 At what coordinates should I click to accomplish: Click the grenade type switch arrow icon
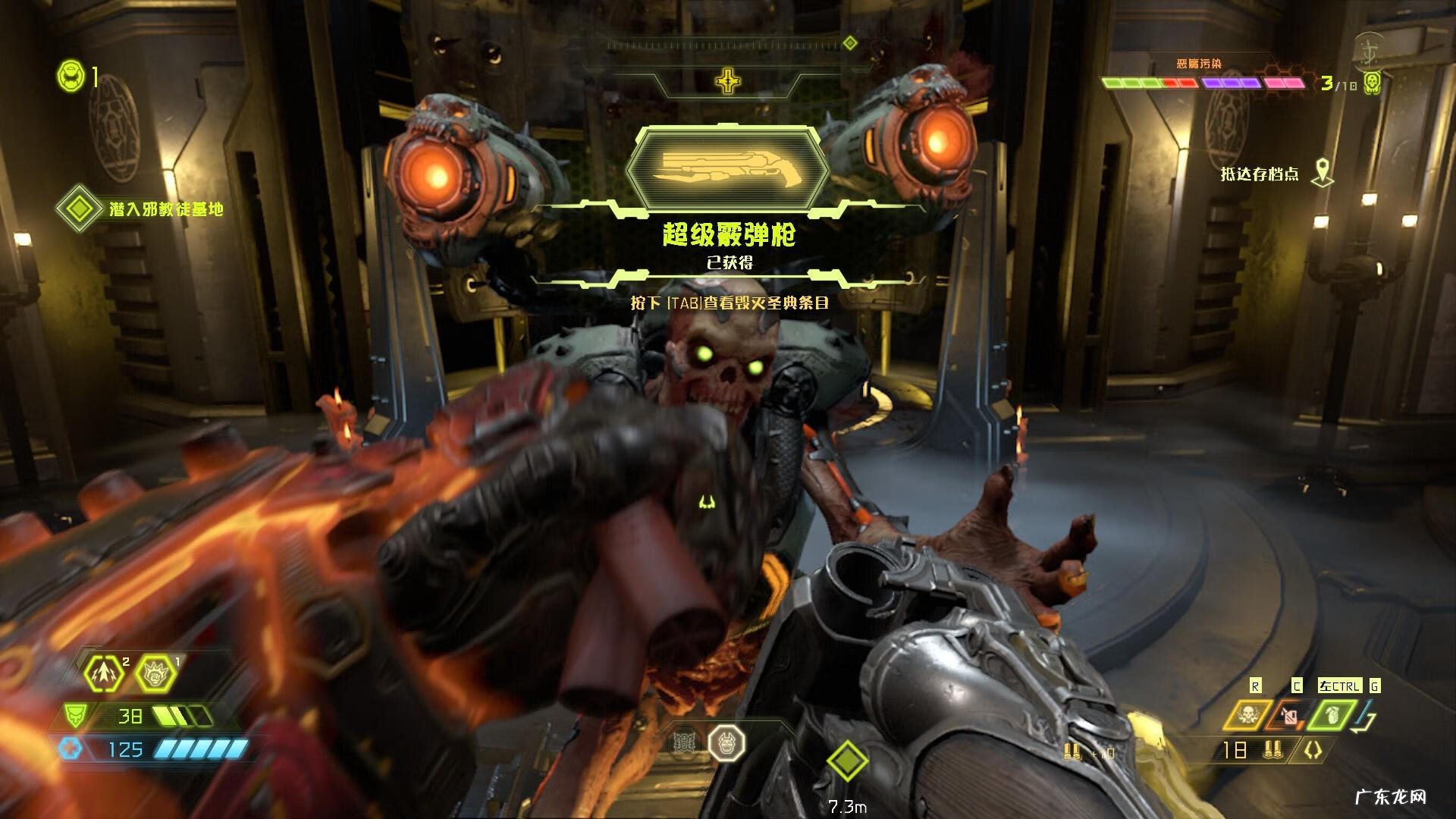point(1367,716)
